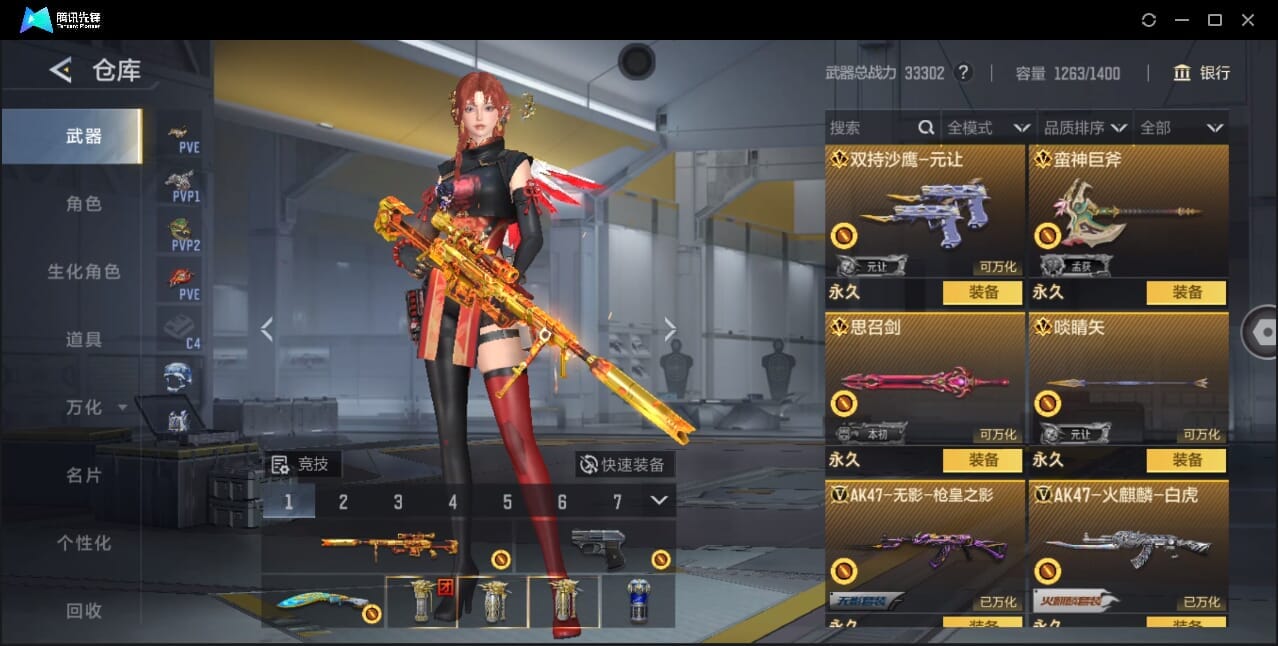Open the 回收 tab
1278x646 pixels.
[x=84, y=610]
